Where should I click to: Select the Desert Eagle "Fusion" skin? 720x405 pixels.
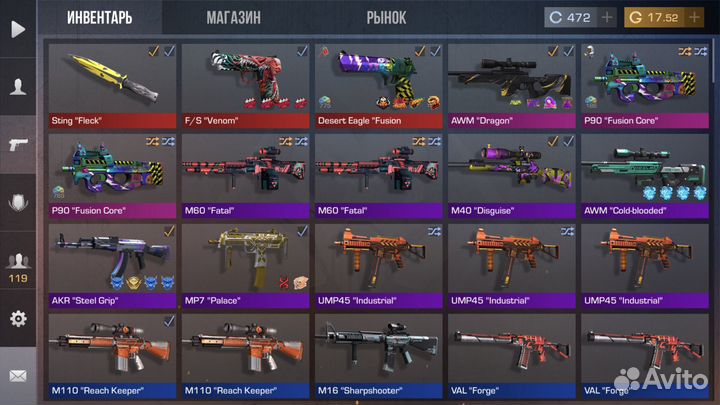[x=379, y=85]
